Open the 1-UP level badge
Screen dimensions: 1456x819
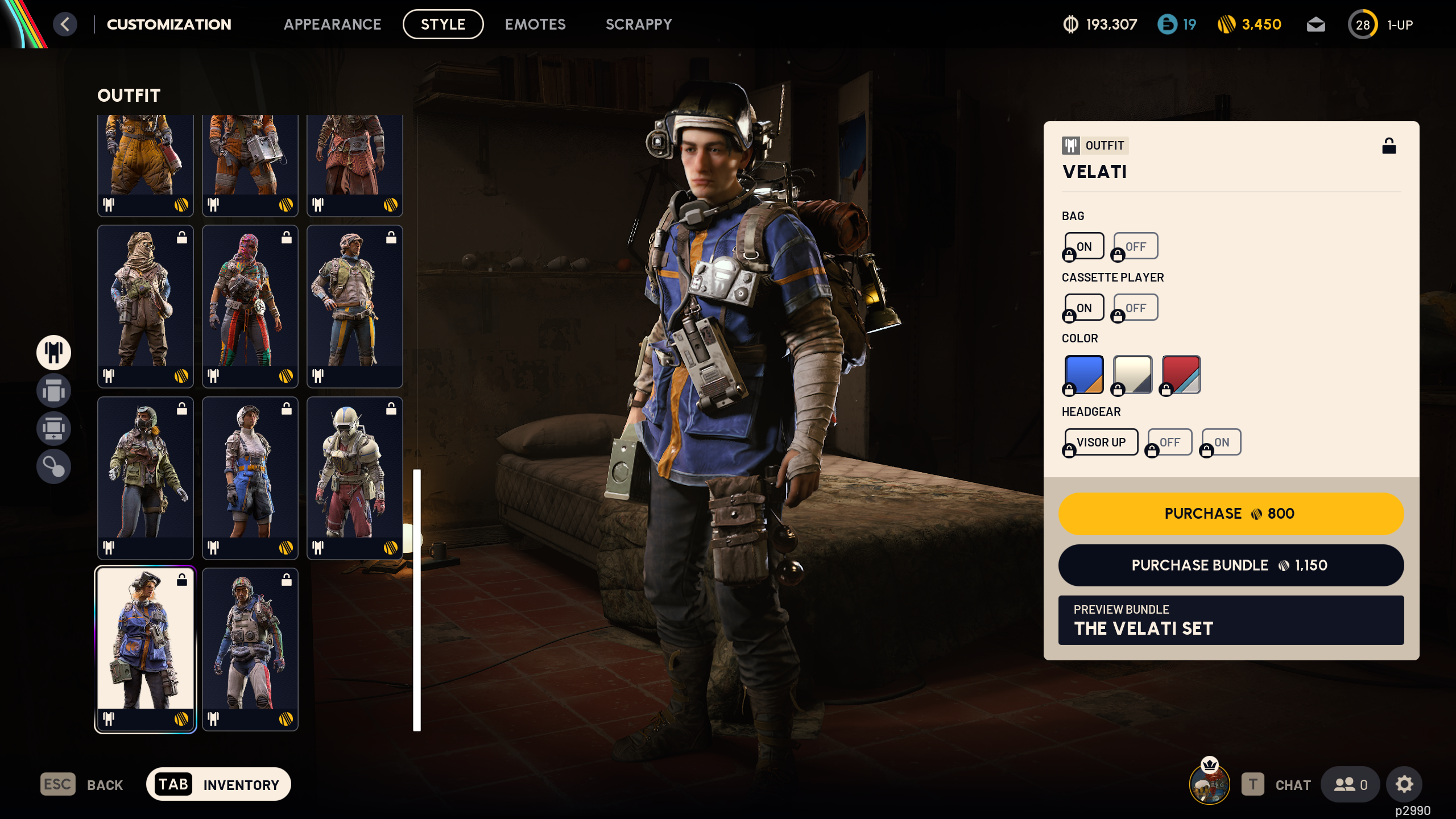(x=1363, y=24)
